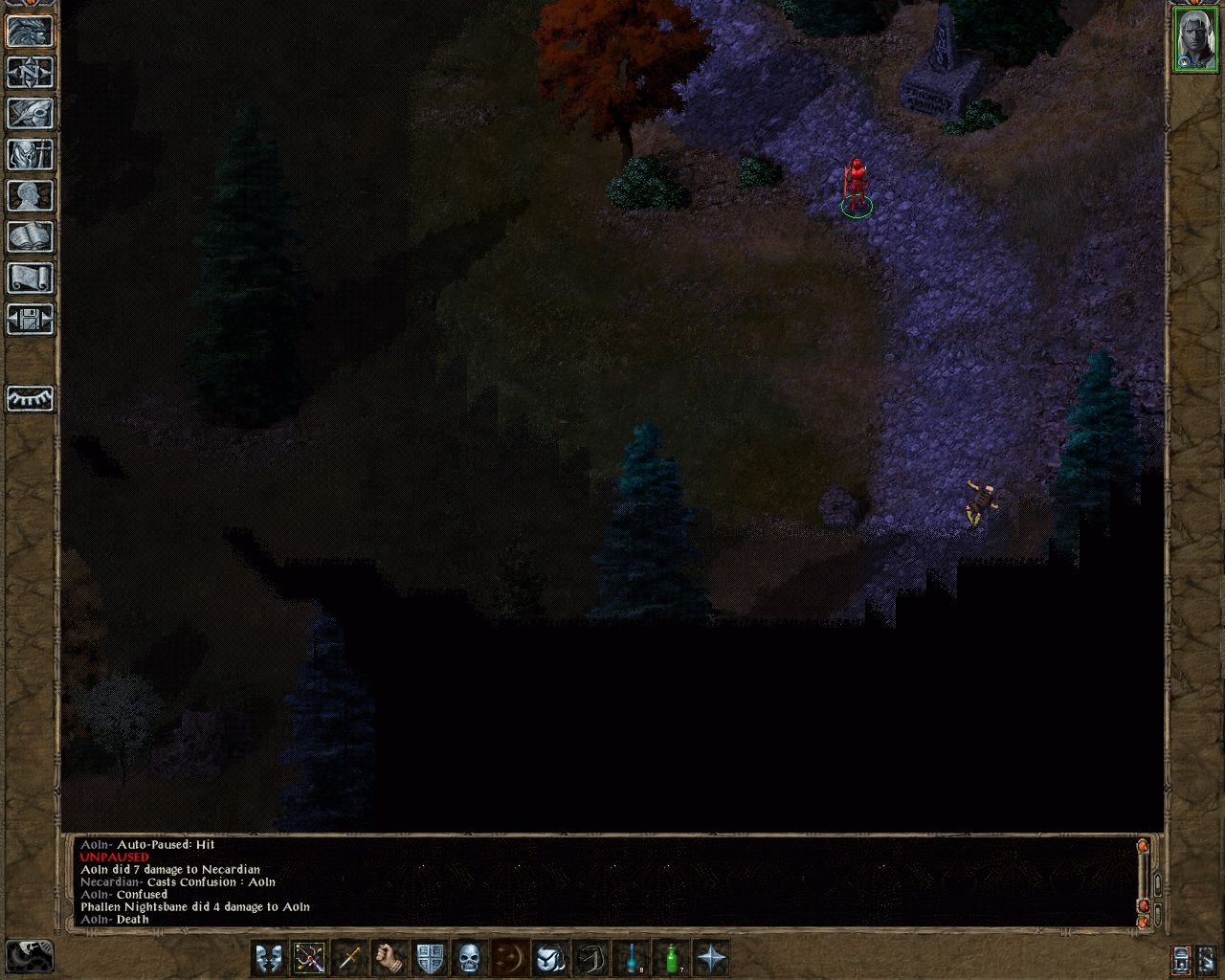Screen dimensions: 1225x980
Task: Select the bow weapon quick slot
Action: coord(309,957)
